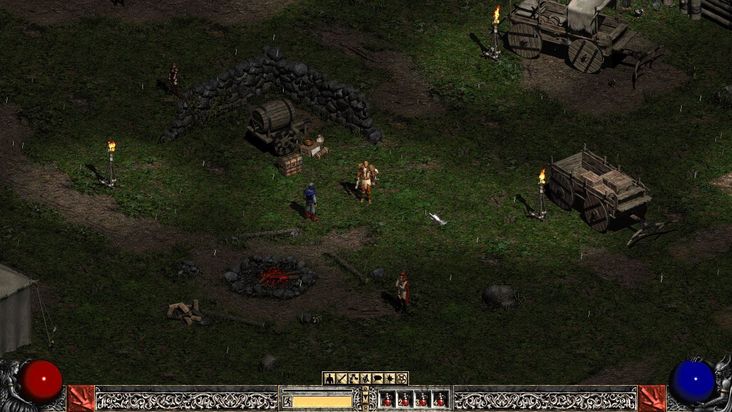Open the character stats screen icon
Image resolution: width=732 pixels, height=412 pixels.
pyautogui.click(x=329, y=378)
